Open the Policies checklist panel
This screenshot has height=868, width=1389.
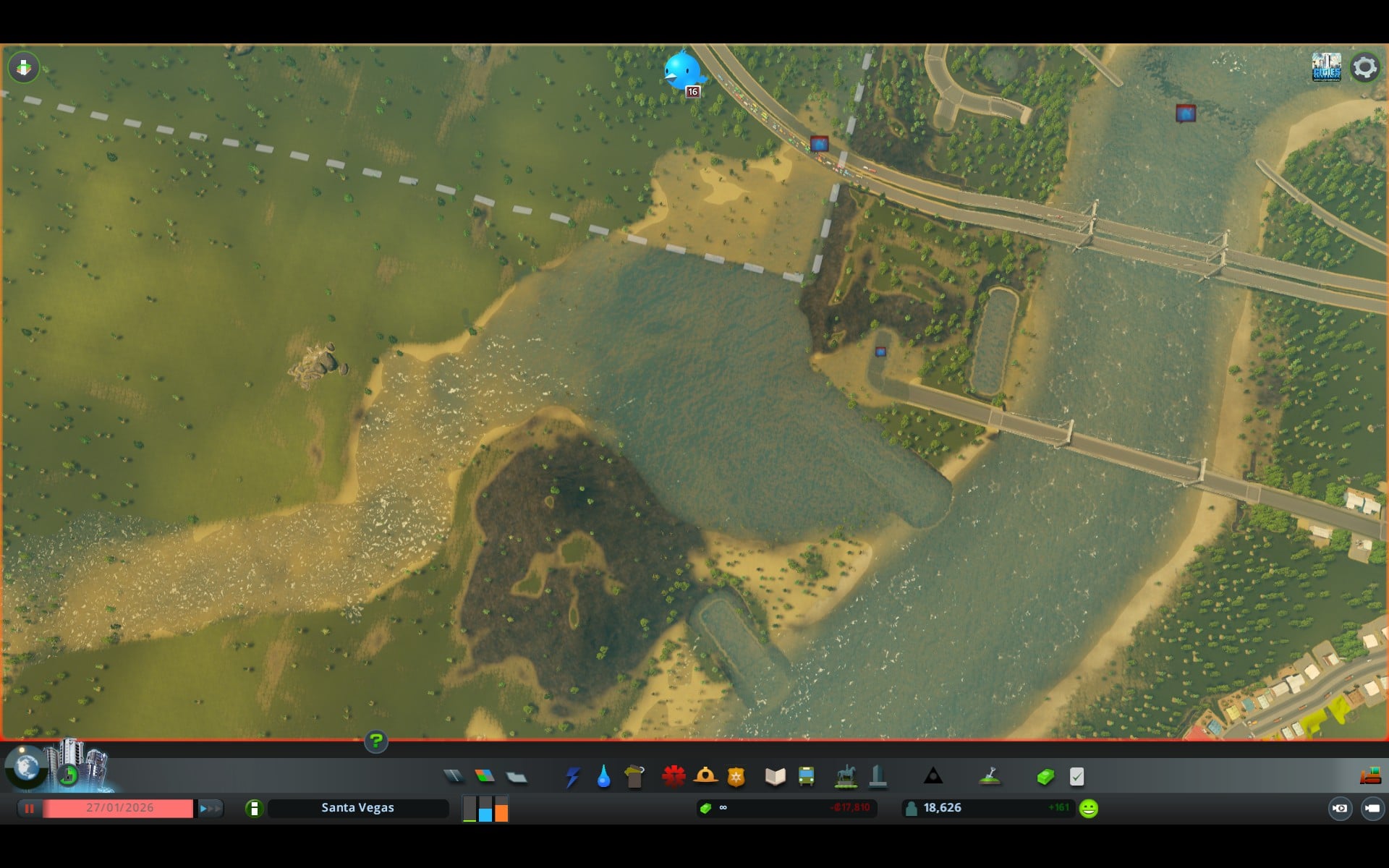click(x=1076, y=777)
